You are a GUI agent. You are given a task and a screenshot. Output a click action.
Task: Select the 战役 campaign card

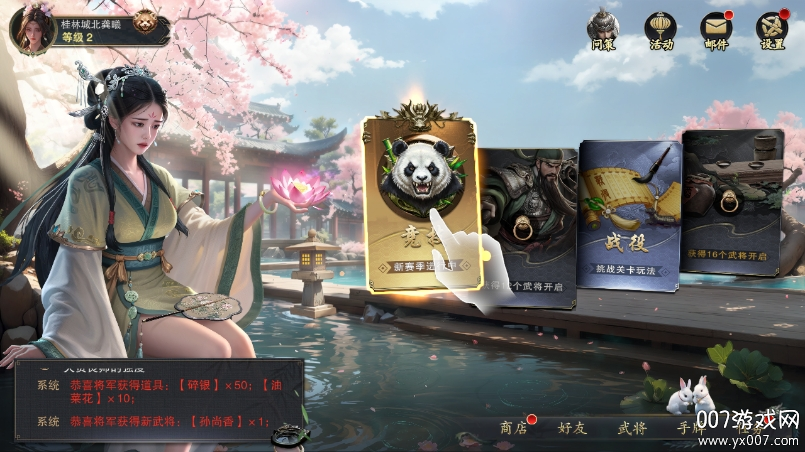(630, 215)
